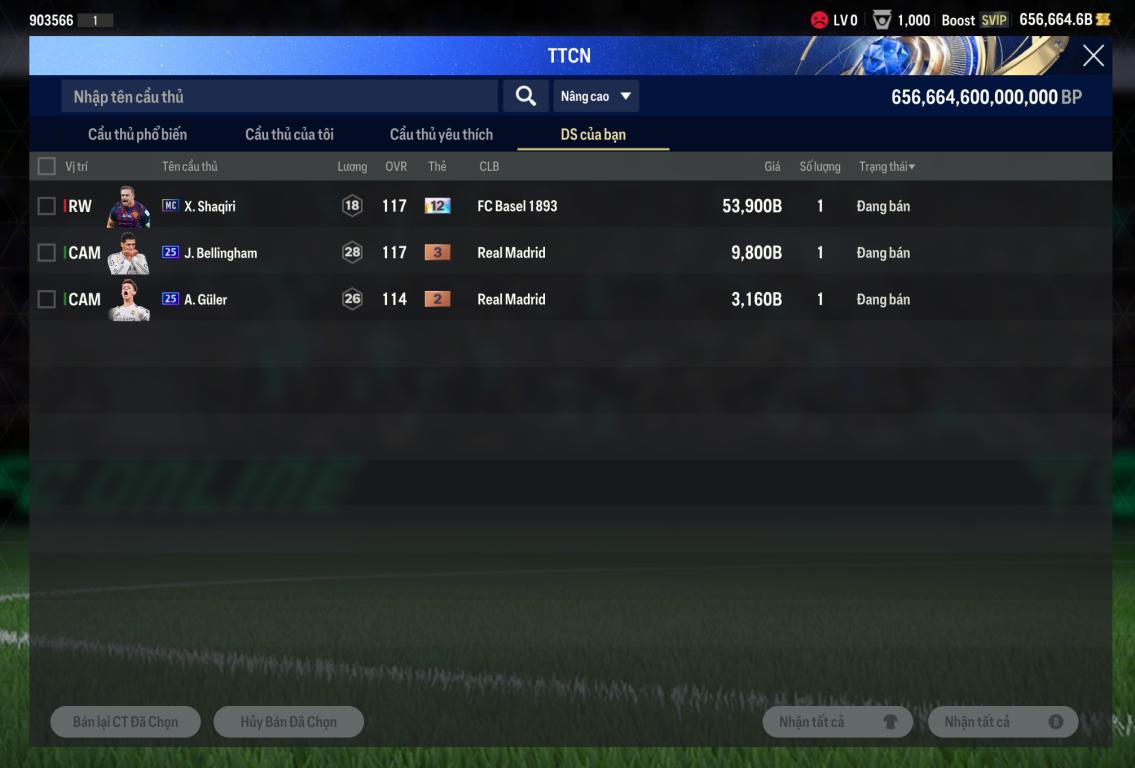
Task: Click the Bán lại CT Đã Chọn button
Action: [x=125, y=722]
